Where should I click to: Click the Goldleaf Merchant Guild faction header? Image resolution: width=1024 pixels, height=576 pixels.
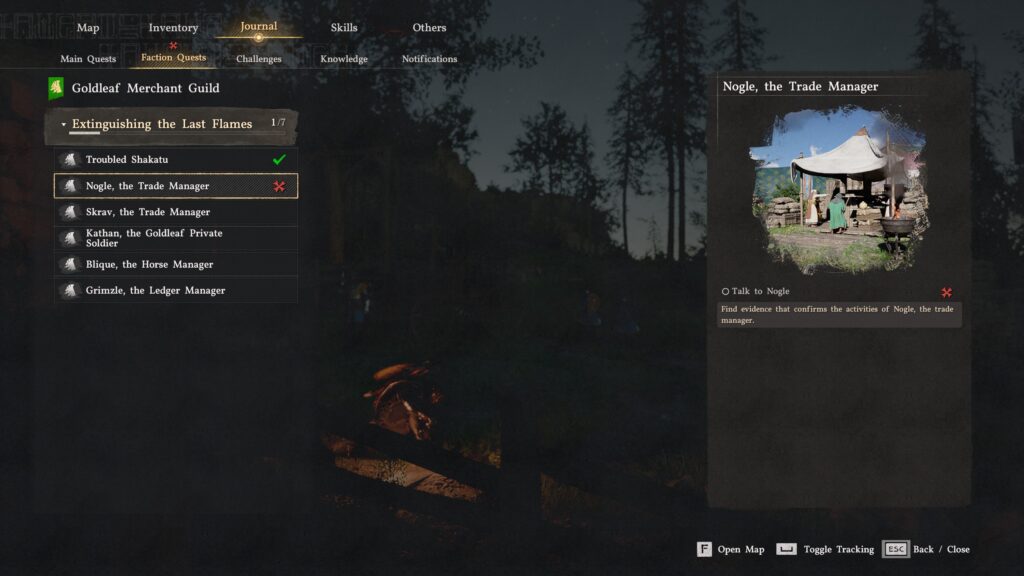click(145, 88)
